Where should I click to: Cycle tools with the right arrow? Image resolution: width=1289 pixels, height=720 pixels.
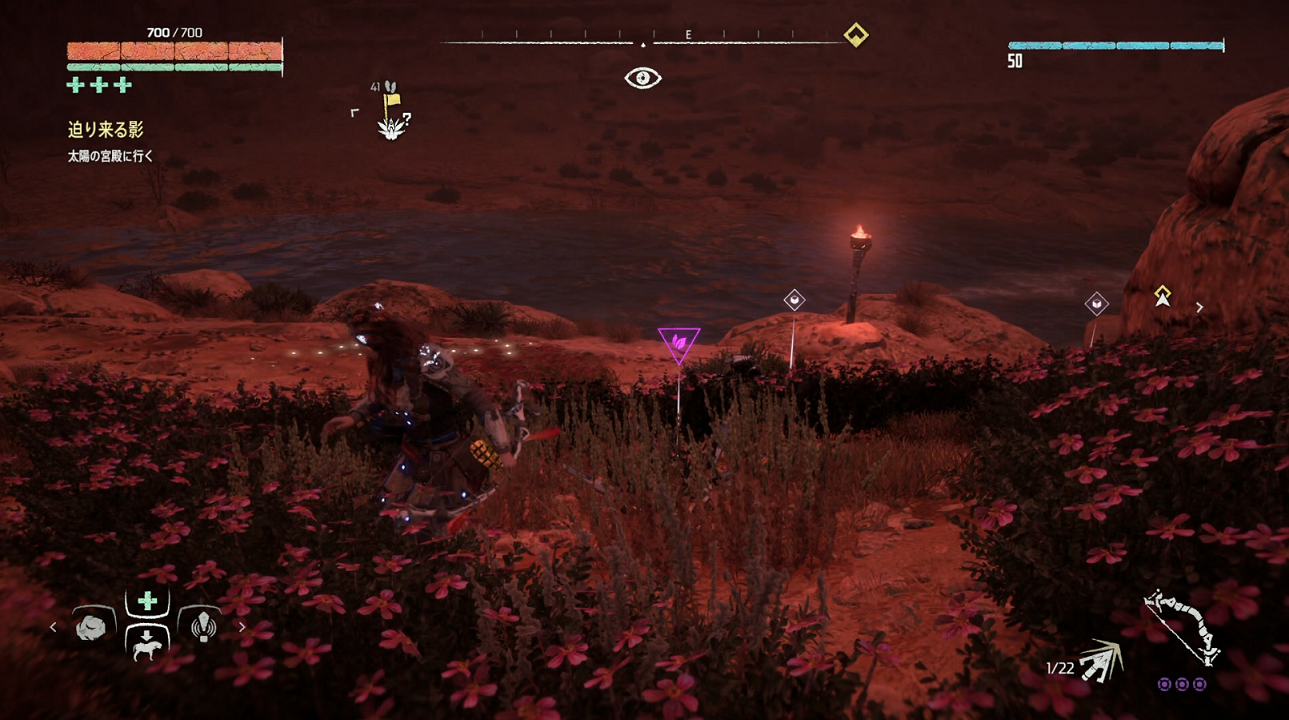242,628
